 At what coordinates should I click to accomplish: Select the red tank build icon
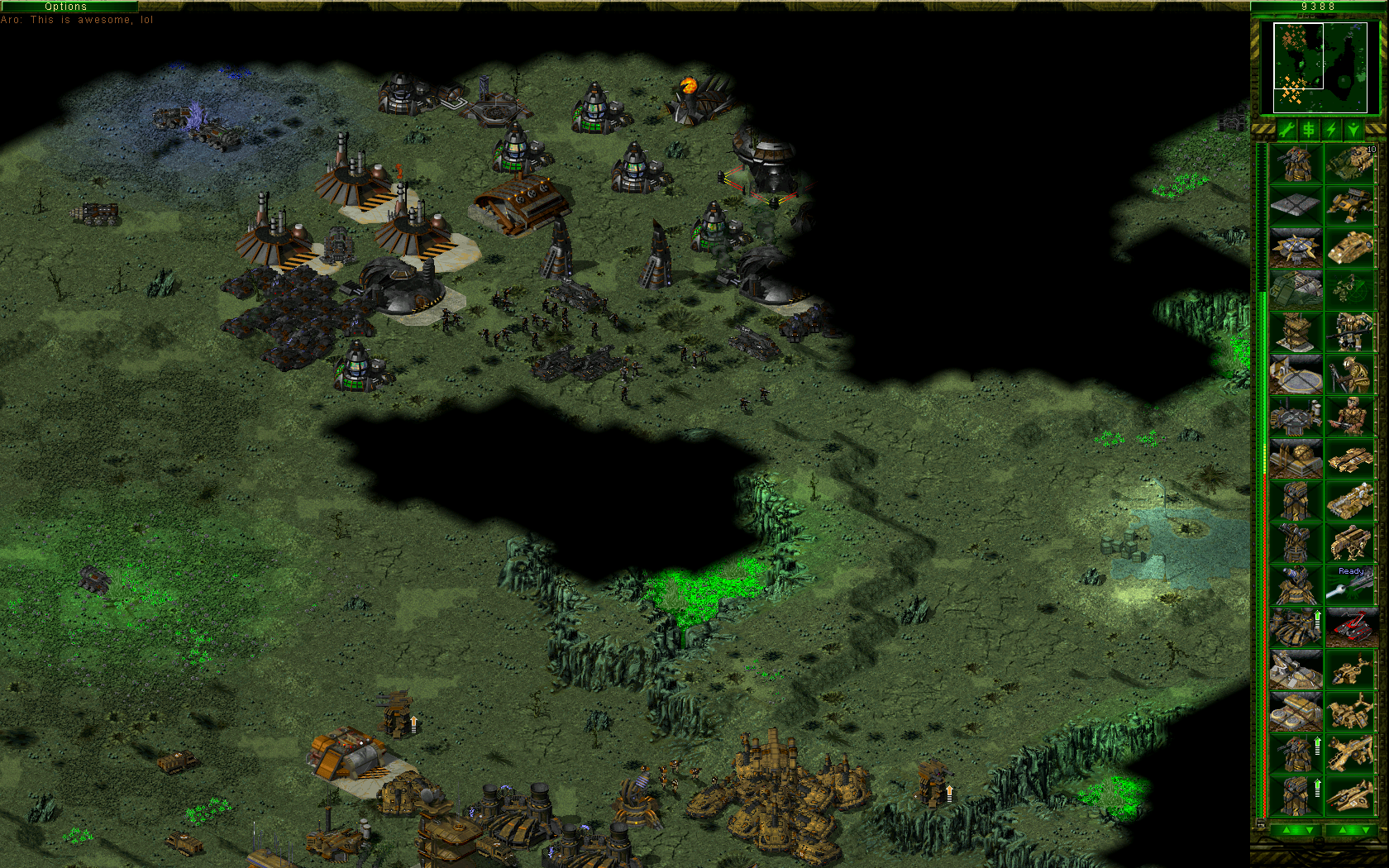(x=1351, y=627)
